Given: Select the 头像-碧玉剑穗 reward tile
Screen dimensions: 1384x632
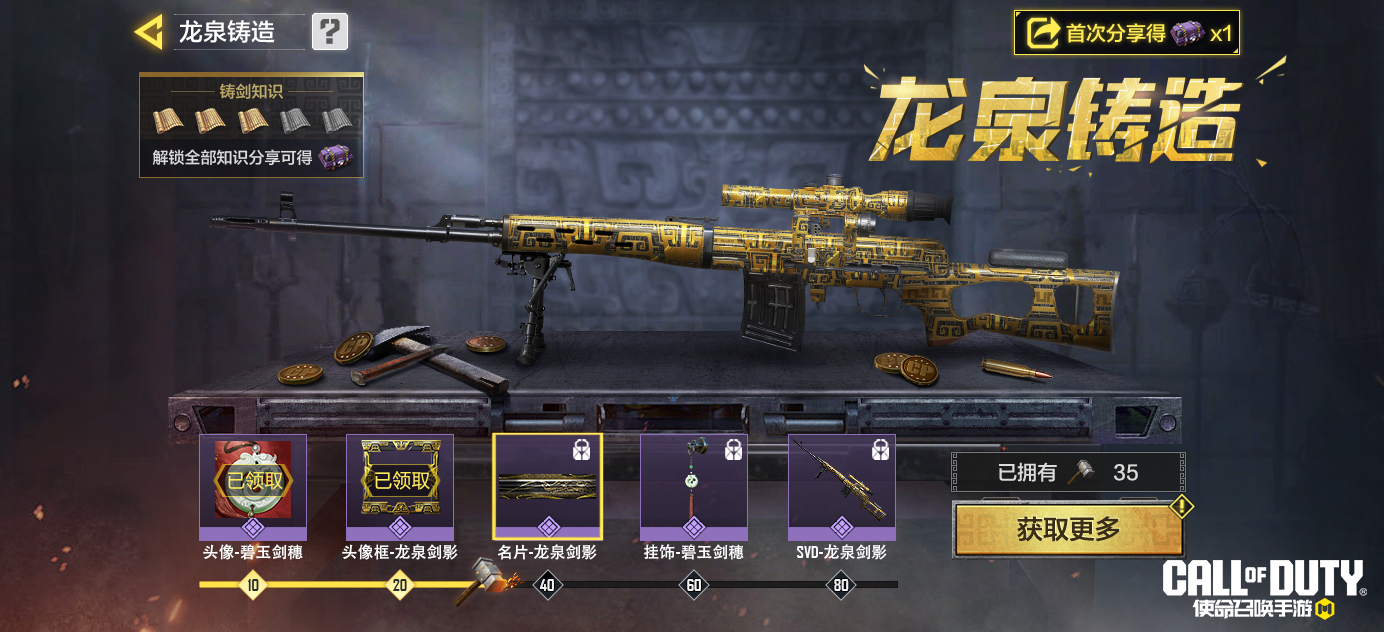Looking at the screenshot, I should coord(253,487).
